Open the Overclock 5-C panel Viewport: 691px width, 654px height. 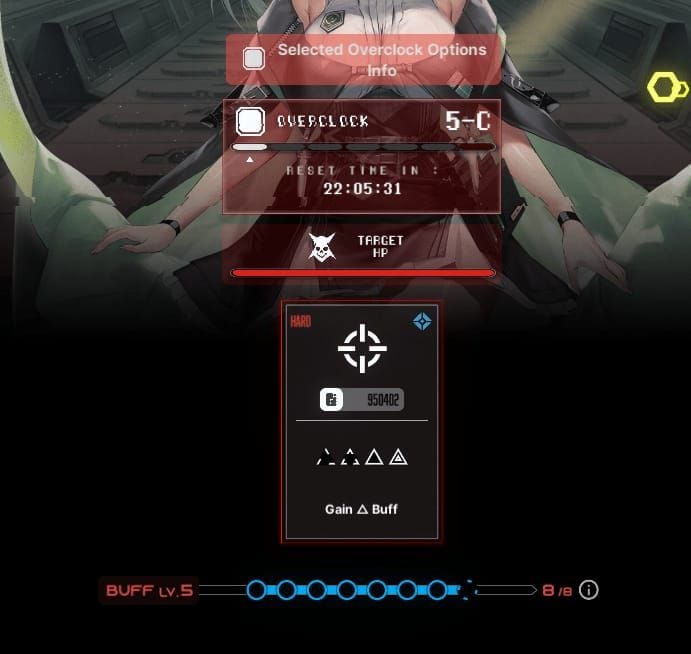pos(361,156)
